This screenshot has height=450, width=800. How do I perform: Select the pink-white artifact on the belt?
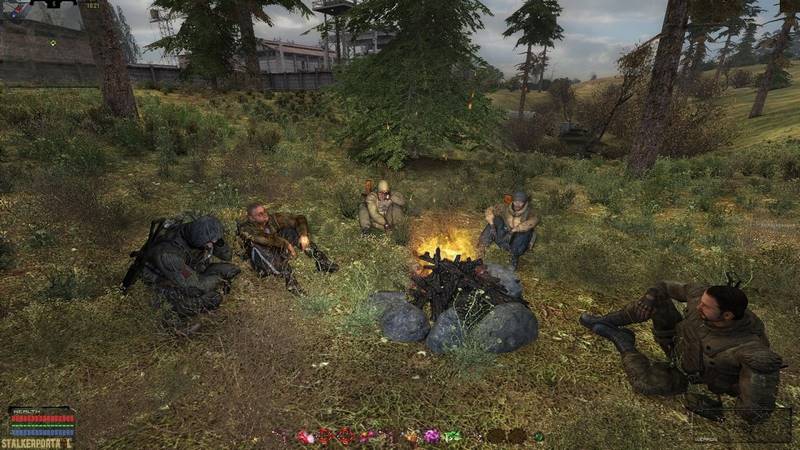click(x=304, y=437)
